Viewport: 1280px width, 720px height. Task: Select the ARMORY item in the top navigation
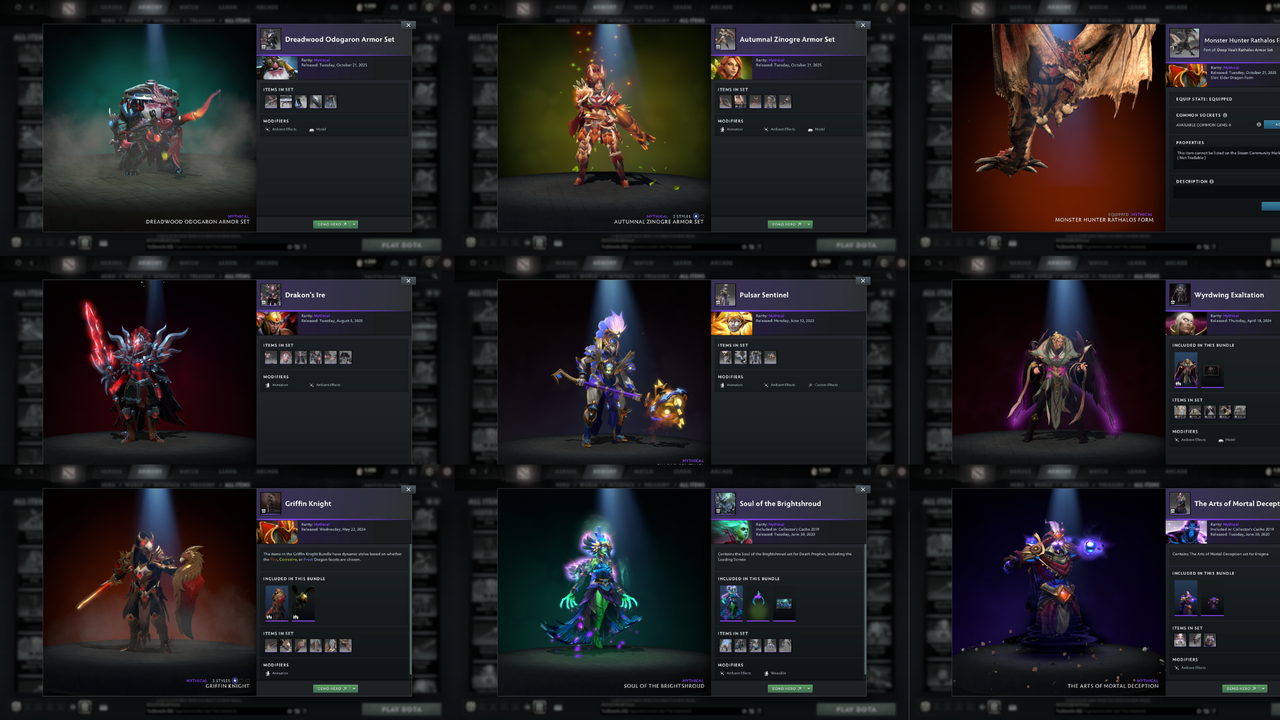pyautogui.click(x=150, y=7)
